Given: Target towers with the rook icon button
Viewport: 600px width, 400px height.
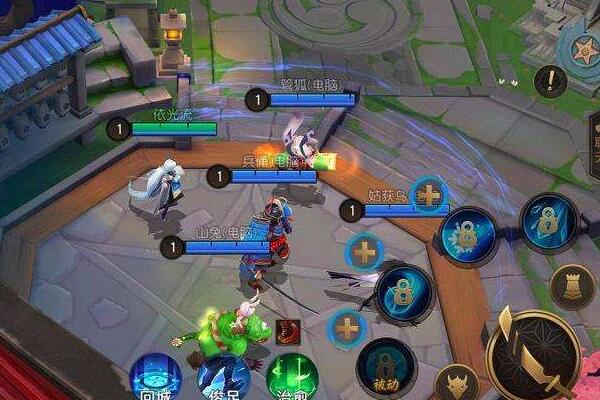Looking at the screenshot, I should [x=572, y=286].
